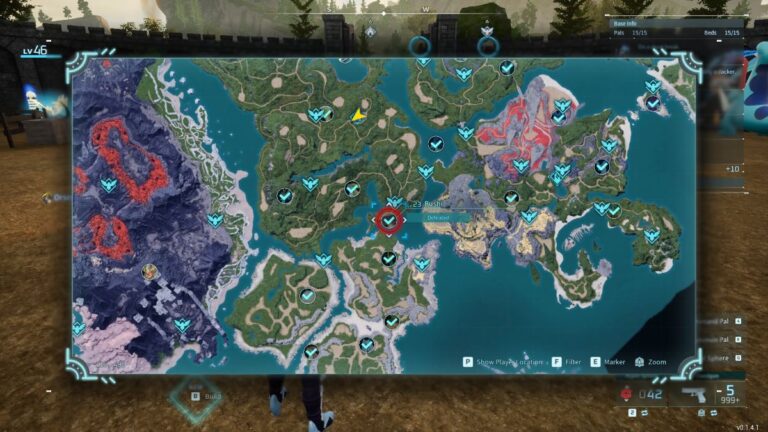Select the fast travel marker at the dark island's southern tip
Viewport: 768px width, 432px height.
click(182, 325)
